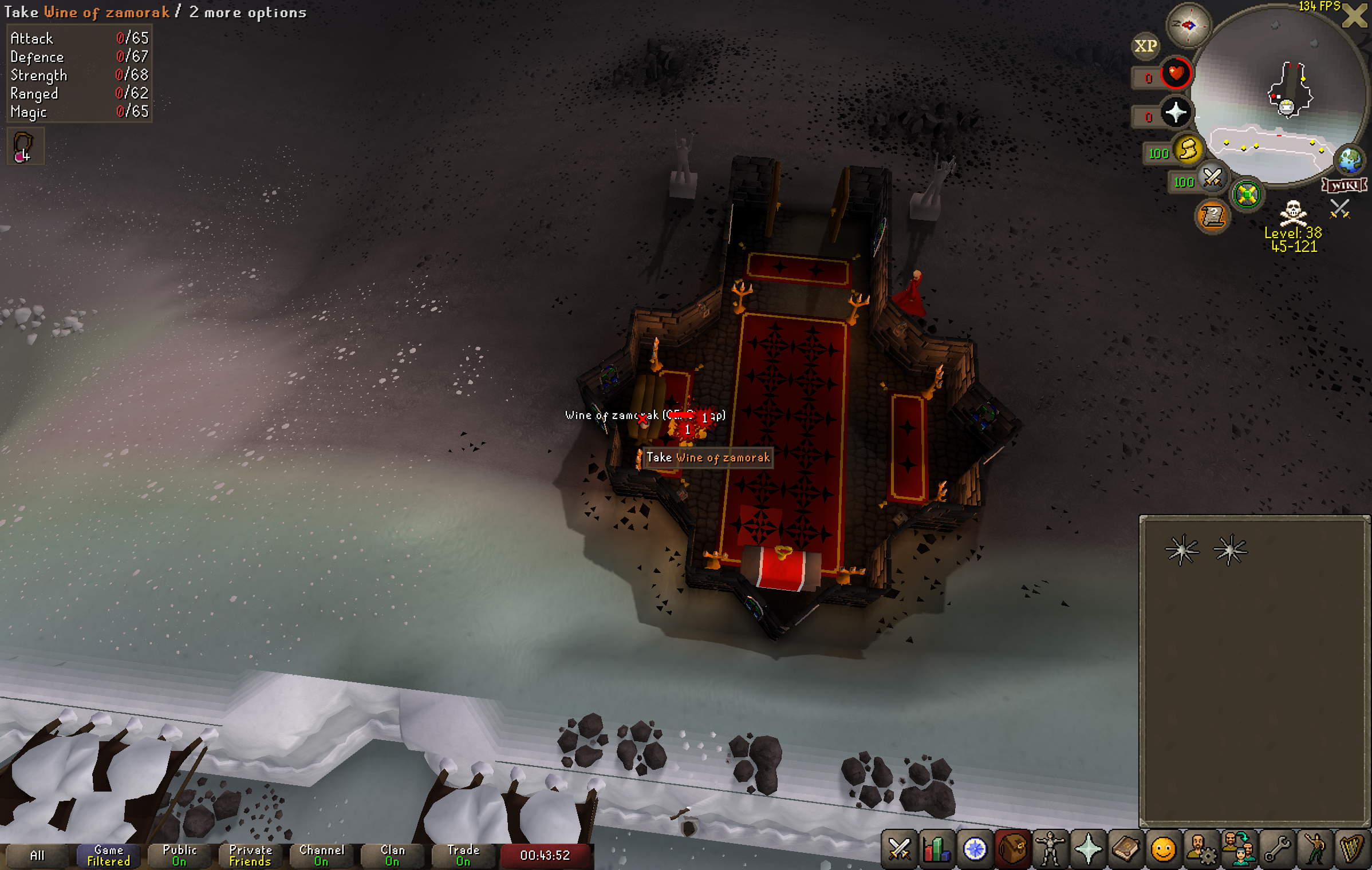Screen dimensions: 1372x870
Task: Select the All chat tab
Action: point(37,856)
